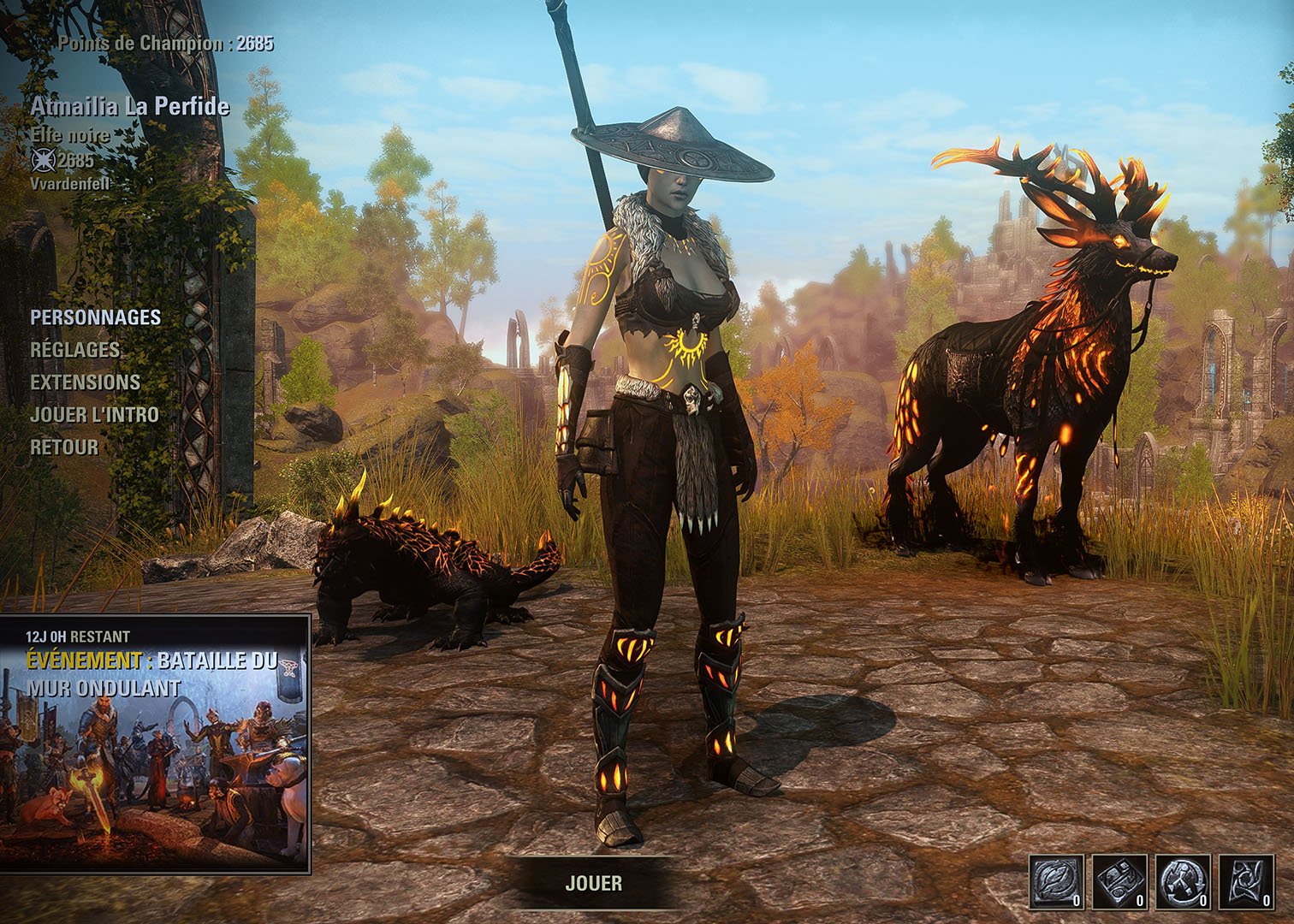This screenshot has height=924, width=1294.
Task: Choose the figure with circular arrows token
Action: (x=1184, y=882)
